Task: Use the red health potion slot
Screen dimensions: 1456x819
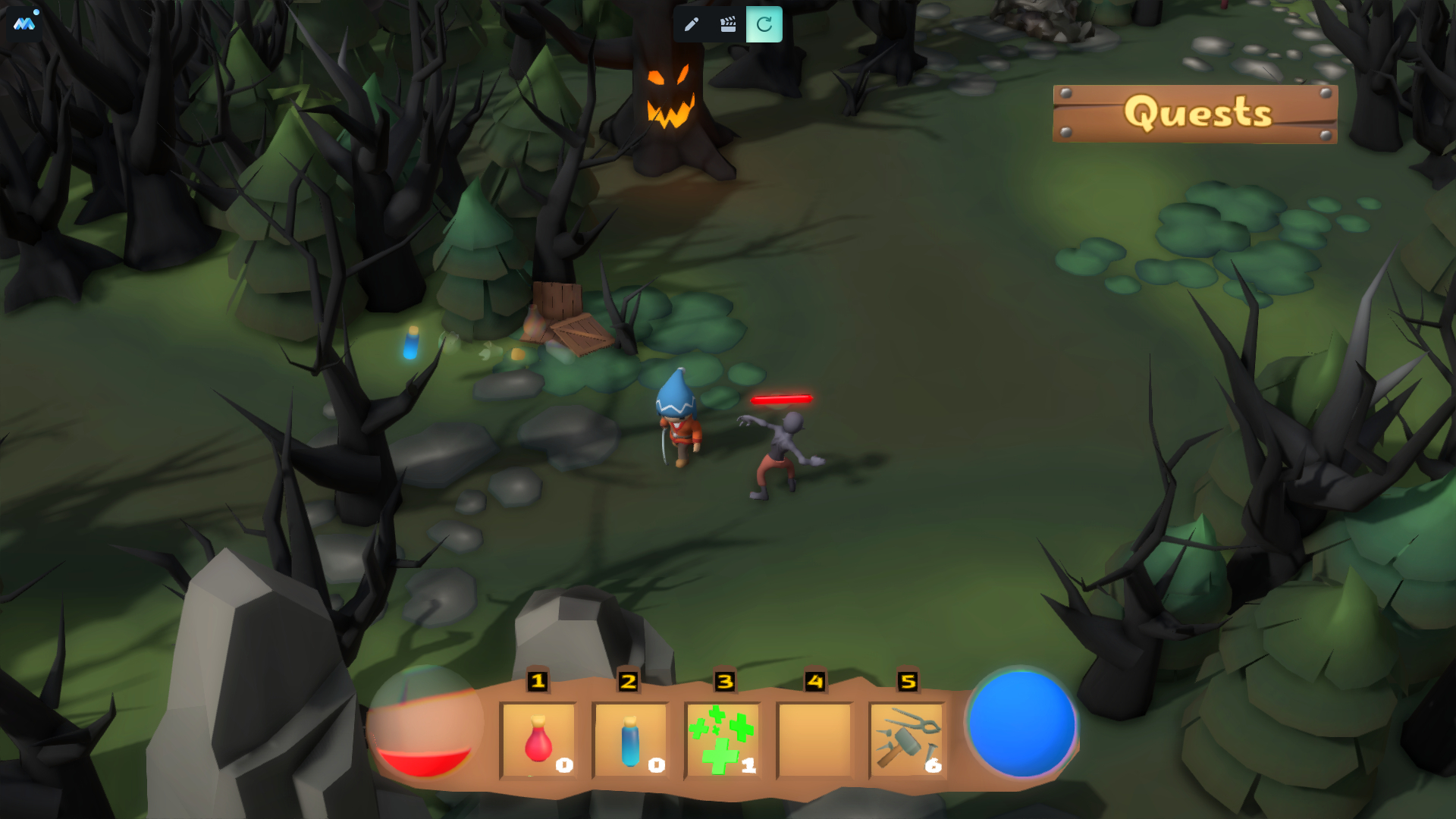Action: (538, 740)
